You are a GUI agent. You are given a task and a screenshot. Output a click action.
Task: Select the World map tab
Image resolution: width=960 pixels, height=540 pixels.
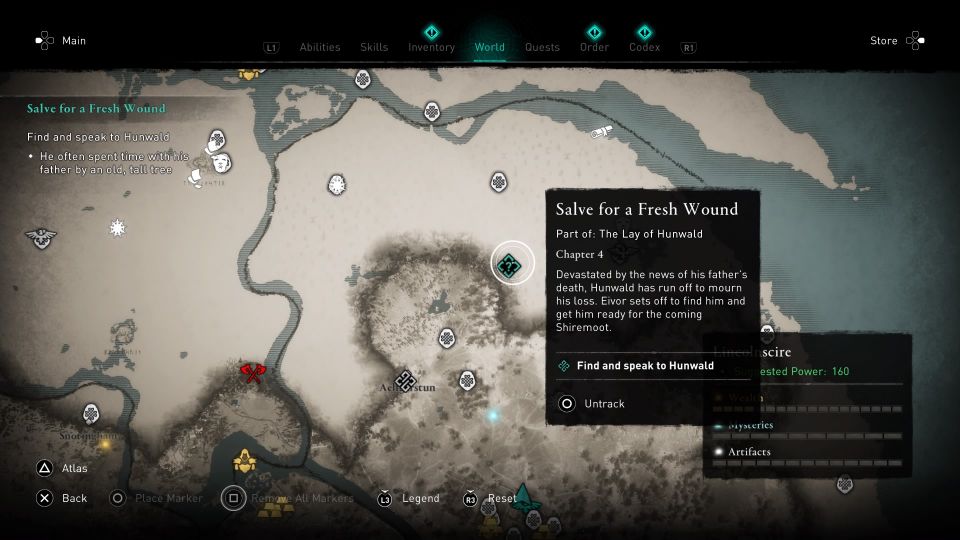(x=489, y=47)
